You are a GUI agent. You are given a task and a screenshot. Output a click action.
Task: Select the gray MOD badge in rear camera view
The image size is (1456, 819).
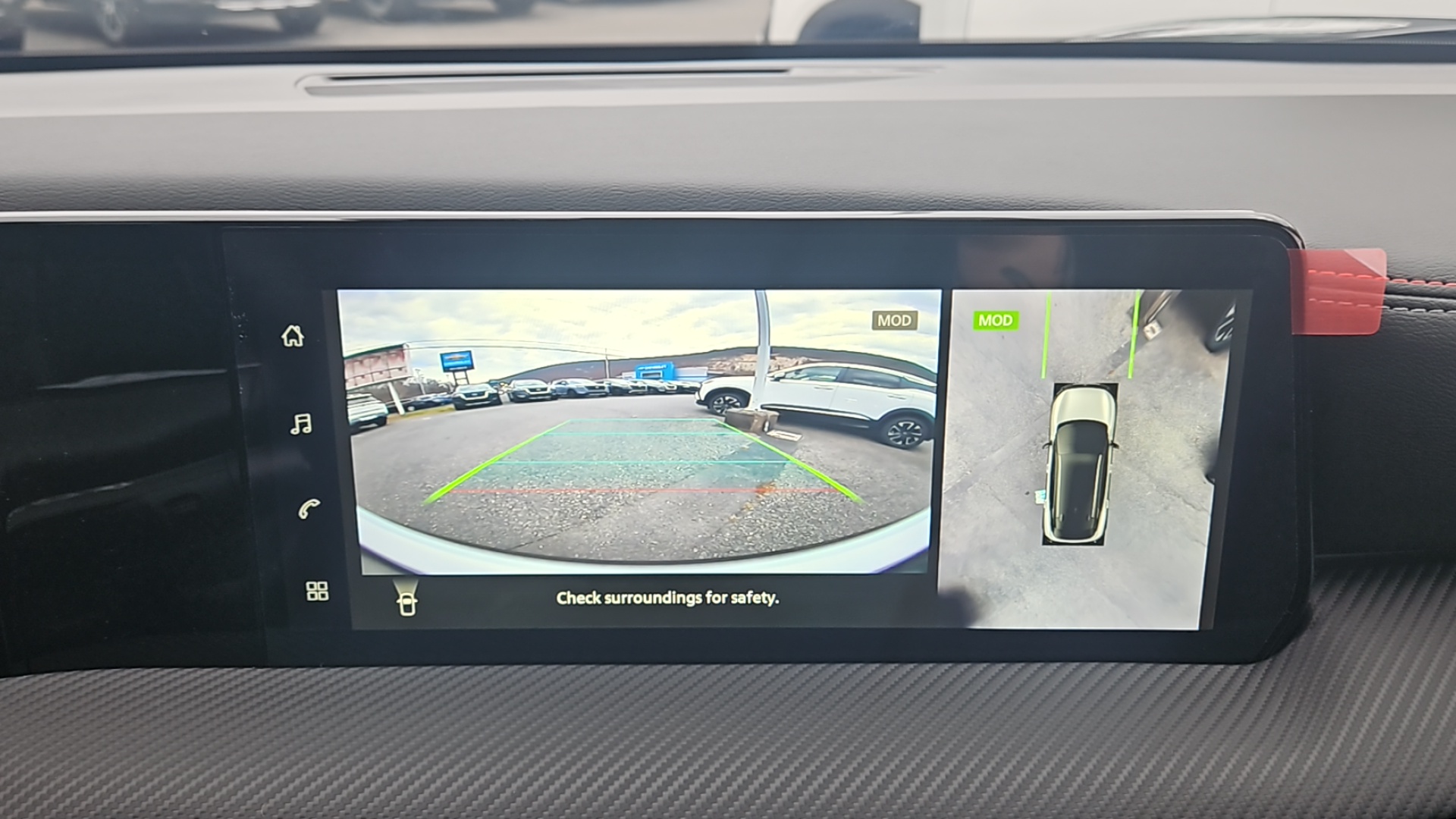click(896, 320)
